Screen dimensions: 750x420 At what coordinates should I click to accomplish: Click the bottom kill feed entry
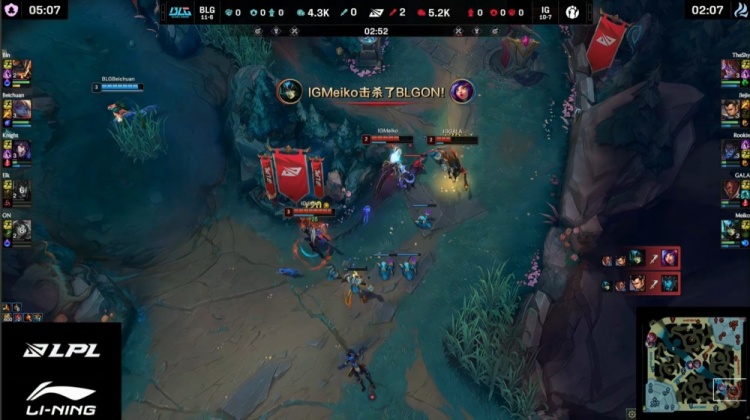tap(640, 284)
